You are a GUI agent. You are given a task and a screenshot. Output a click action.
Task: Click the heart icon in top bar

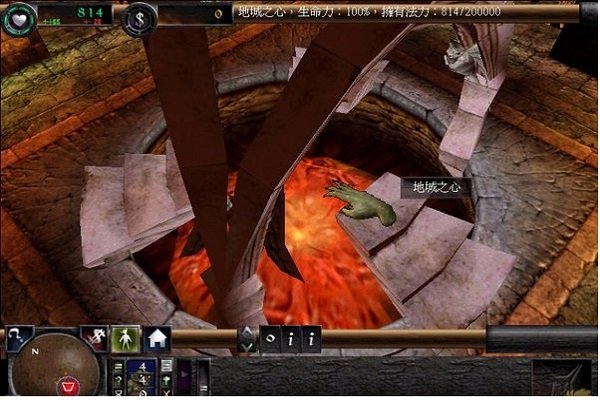pyautogui.click(x=16, y=17)
